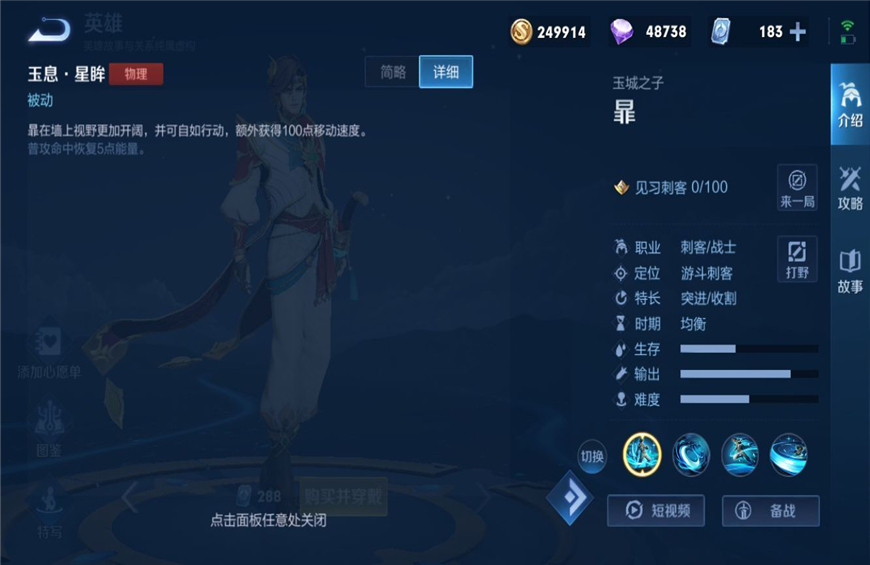The image size is (870, 565).
Task: Show the ultimate skill icon details
Action: [x=789, y=455]
